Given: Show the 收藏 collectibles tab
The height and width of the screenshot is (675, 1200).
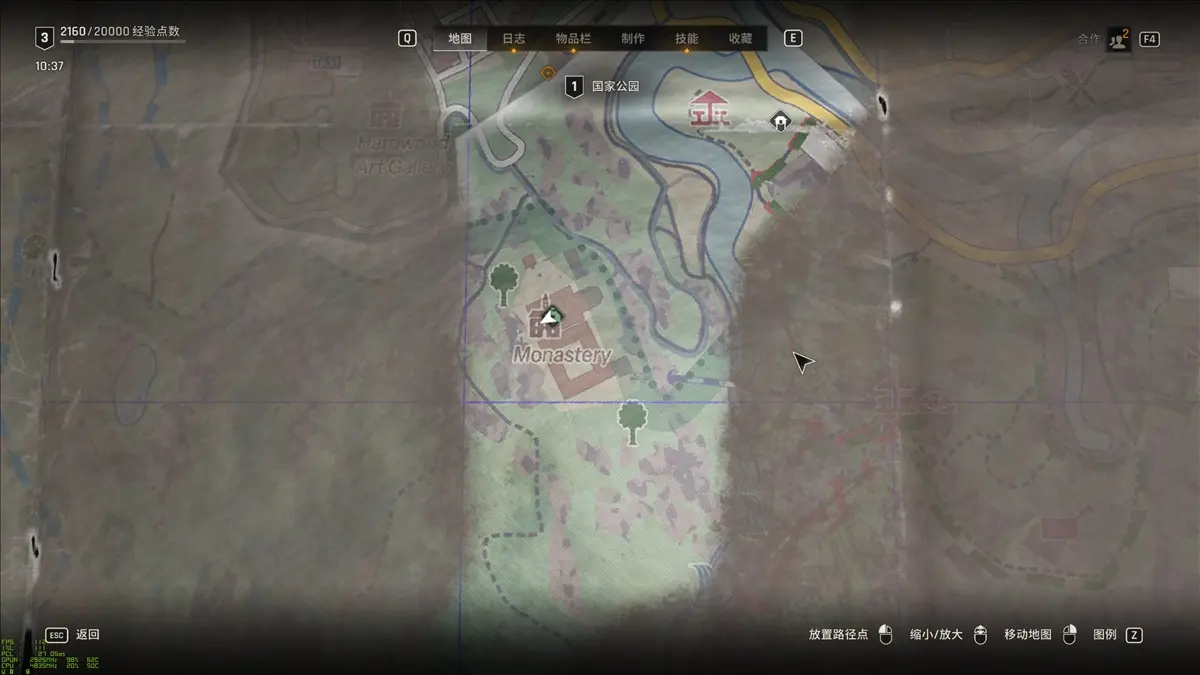Looking at the screenshot, I should [740, 39].
